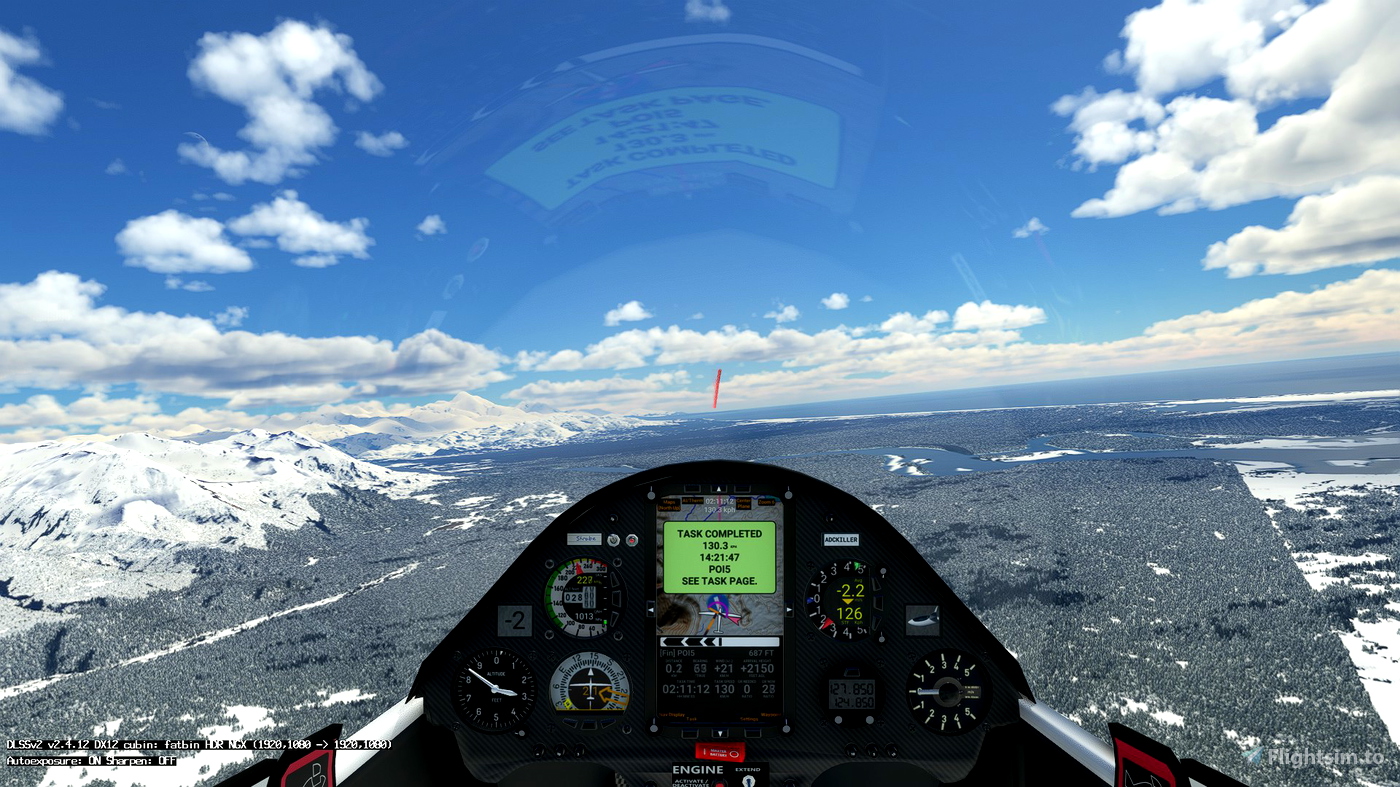Expand the left arrow selector on the flight computer
The width and height of the screenshot is (1400, 787).
click(x=649, y=609)
